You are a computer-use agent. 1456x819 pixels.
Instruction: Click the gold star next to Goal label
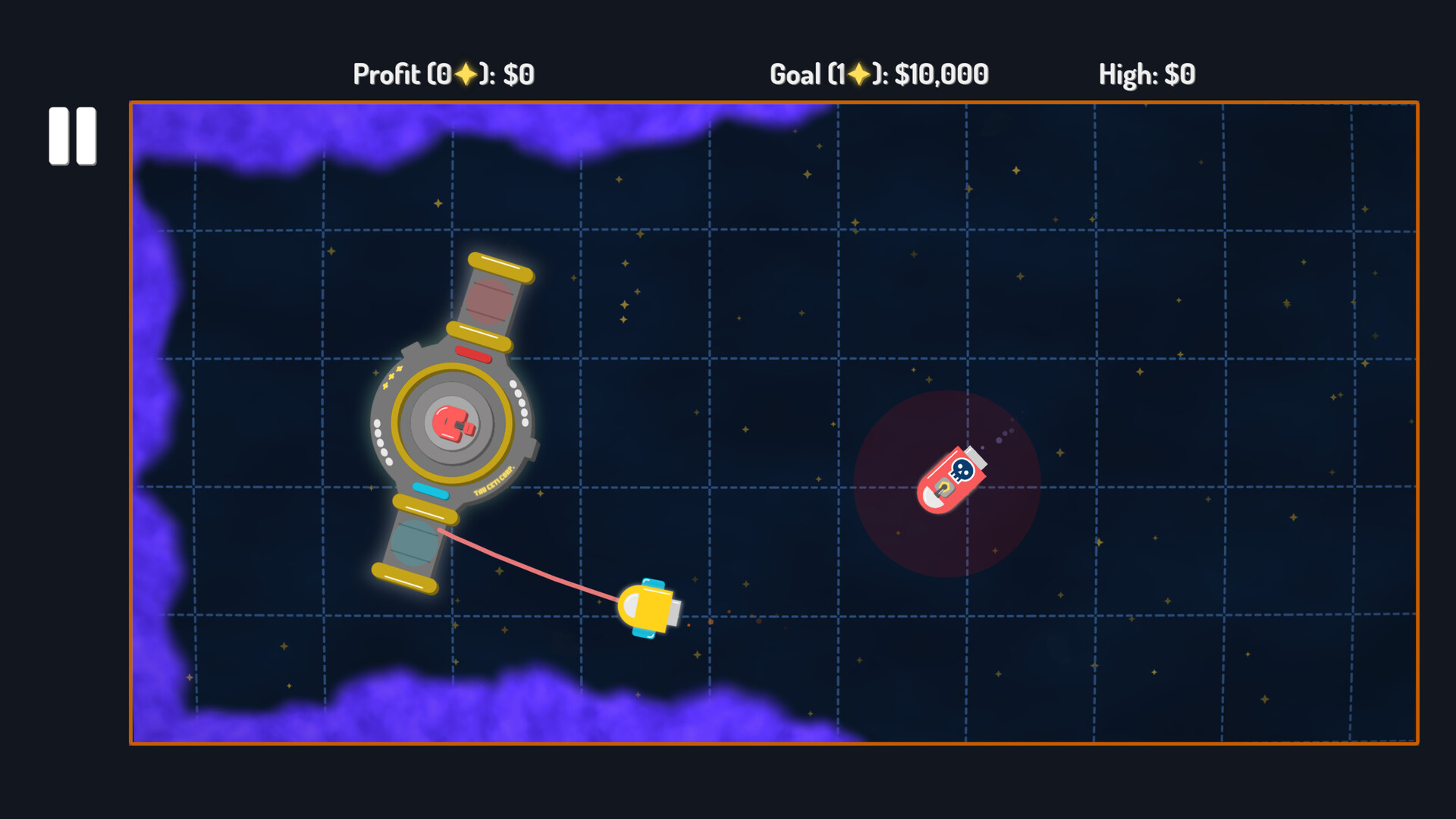pos(861,73)
